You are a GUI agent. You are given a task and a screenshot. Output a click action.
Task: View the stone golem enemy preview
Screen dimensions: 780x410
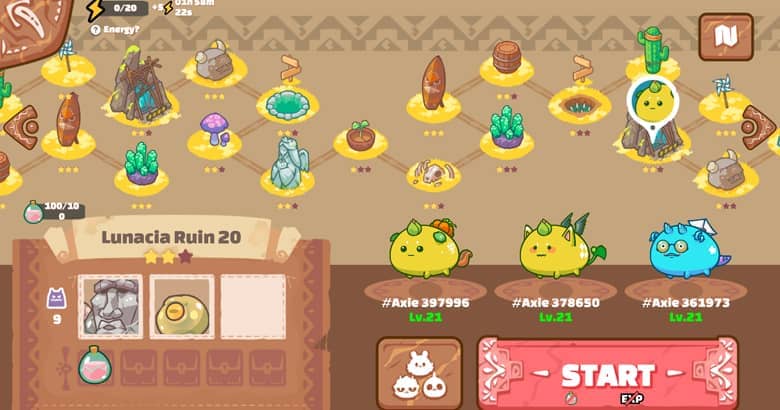(x=110, y=306)
